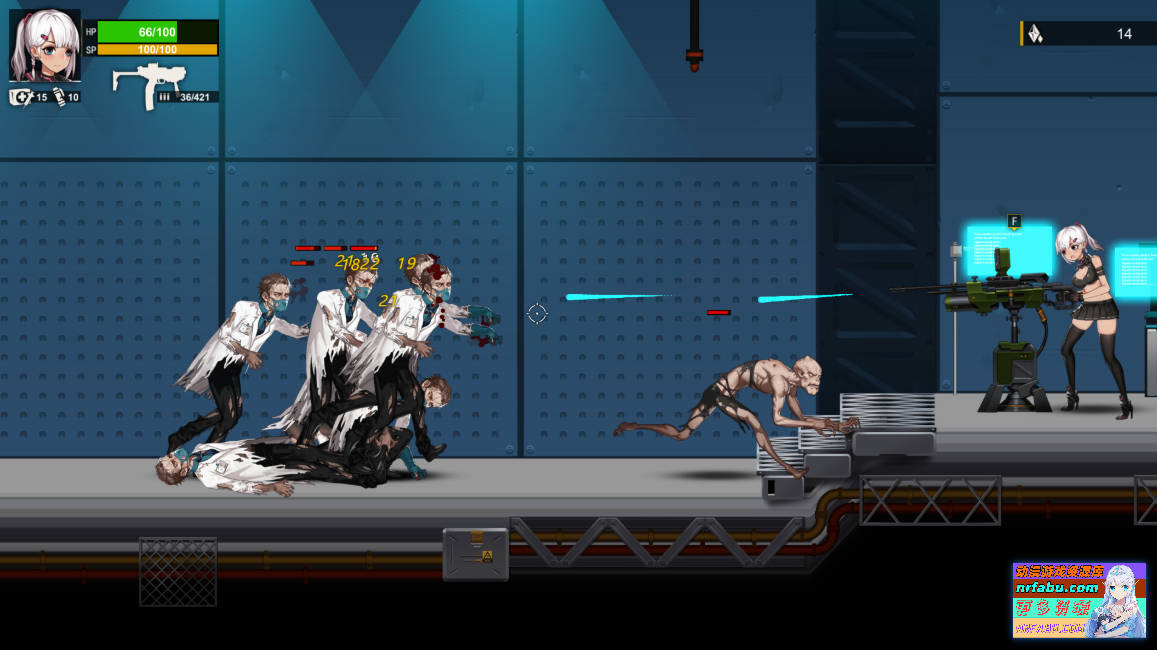Click the crystal currency icon
The height and width of the screenshot is (650, 1157).
point(1036,34)
